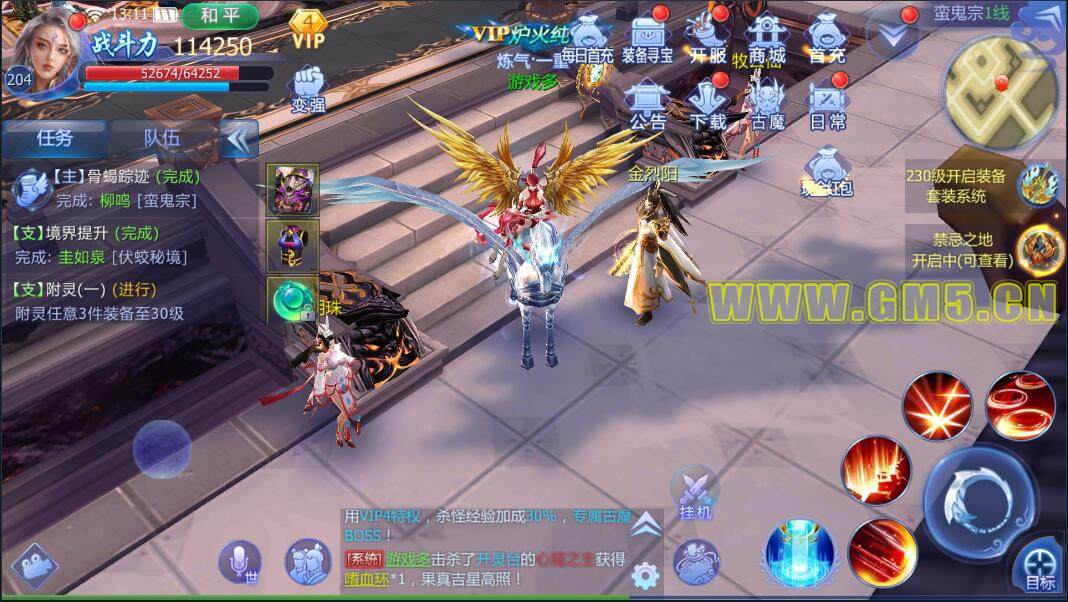Claim the 现金红包 cash red packet
This screenshot has width=1068, height=602.
tap(826, 170)
